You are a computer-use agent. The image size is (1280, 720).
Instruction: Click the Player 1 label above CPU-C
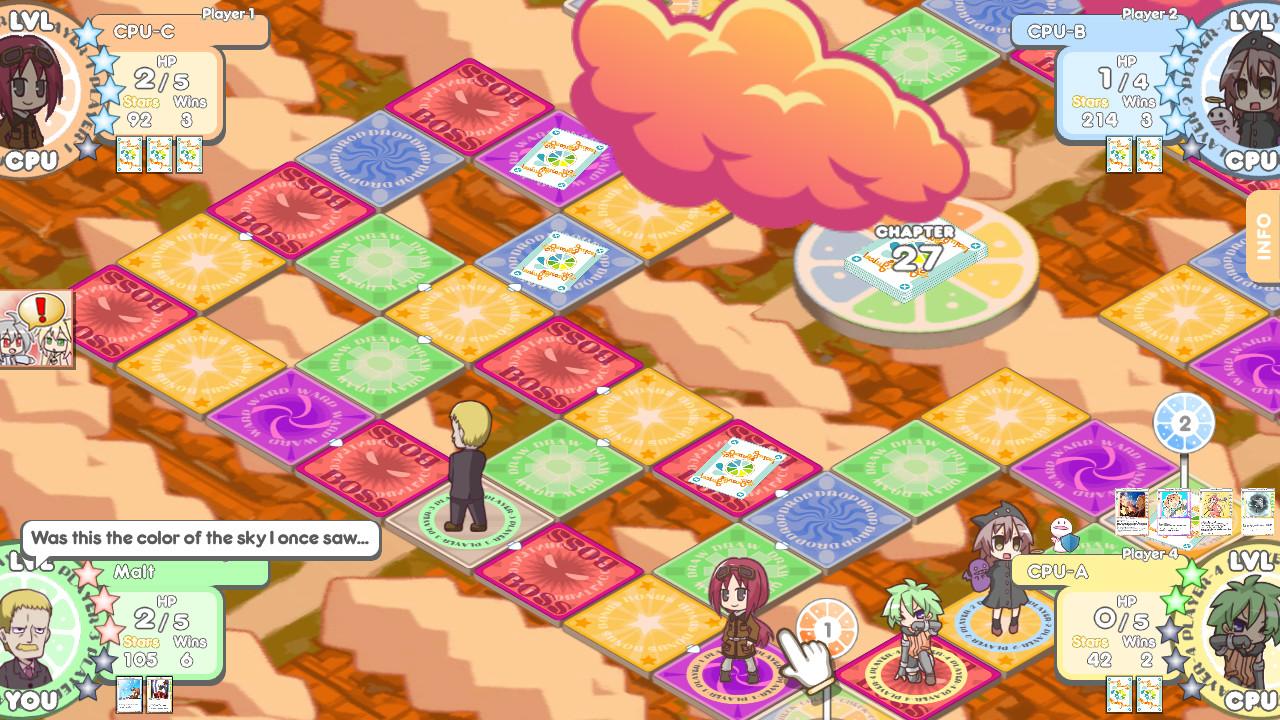click(x=230, y=15)
